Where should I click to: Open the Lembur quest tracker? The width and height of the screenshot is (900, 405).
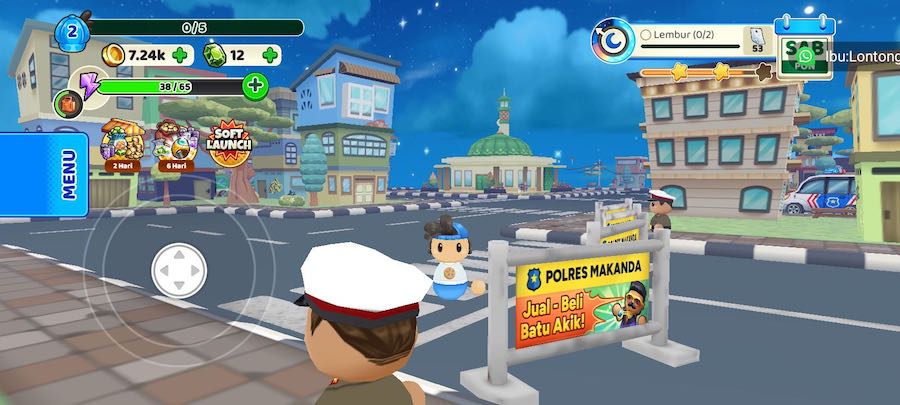700,37
